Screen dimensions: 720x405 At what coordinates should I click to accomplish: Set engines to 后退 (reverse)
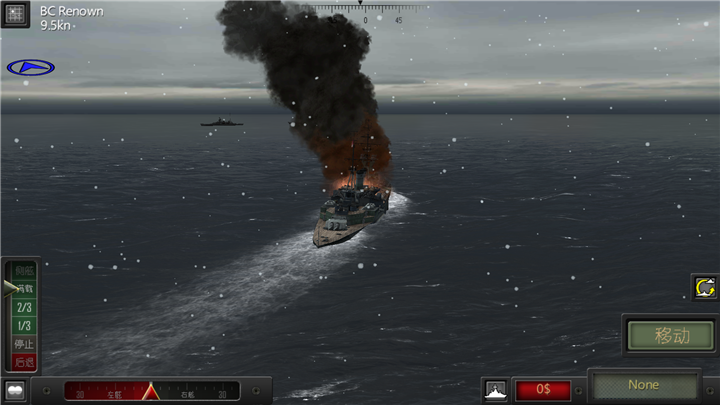tap(24, 361)
